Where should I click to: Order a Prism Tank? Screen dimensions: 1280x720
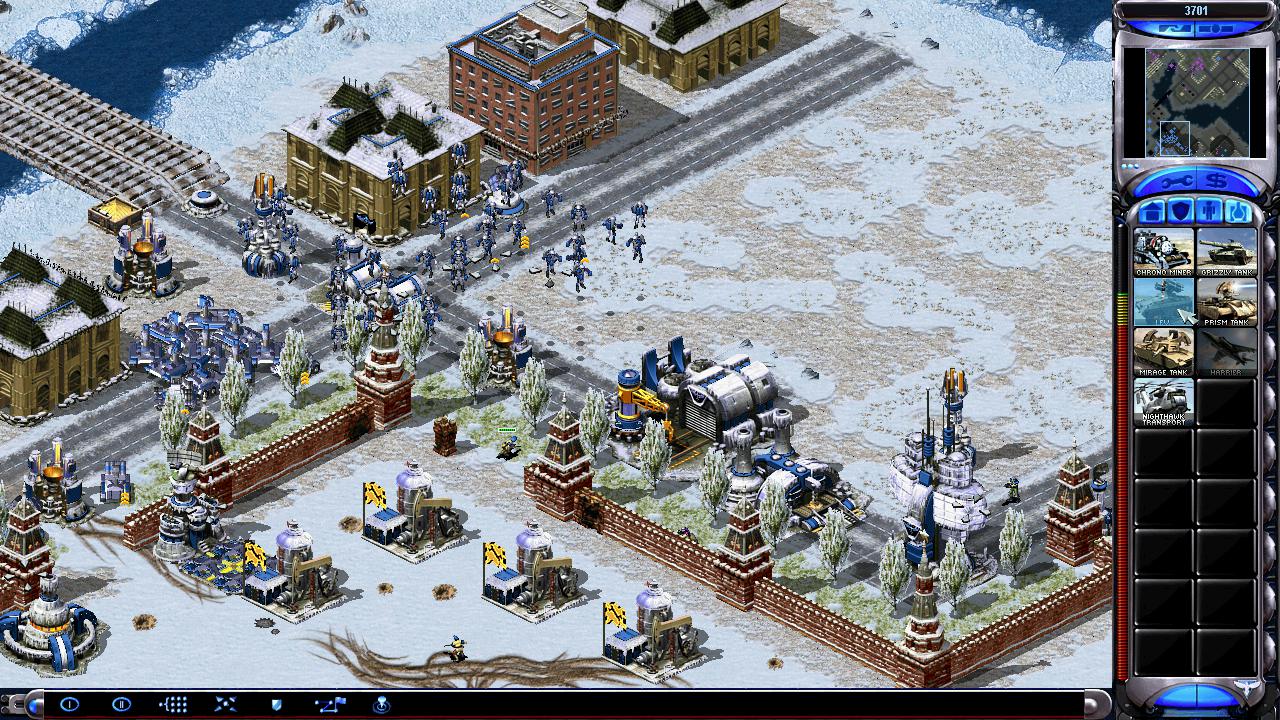click(1226, 302)
